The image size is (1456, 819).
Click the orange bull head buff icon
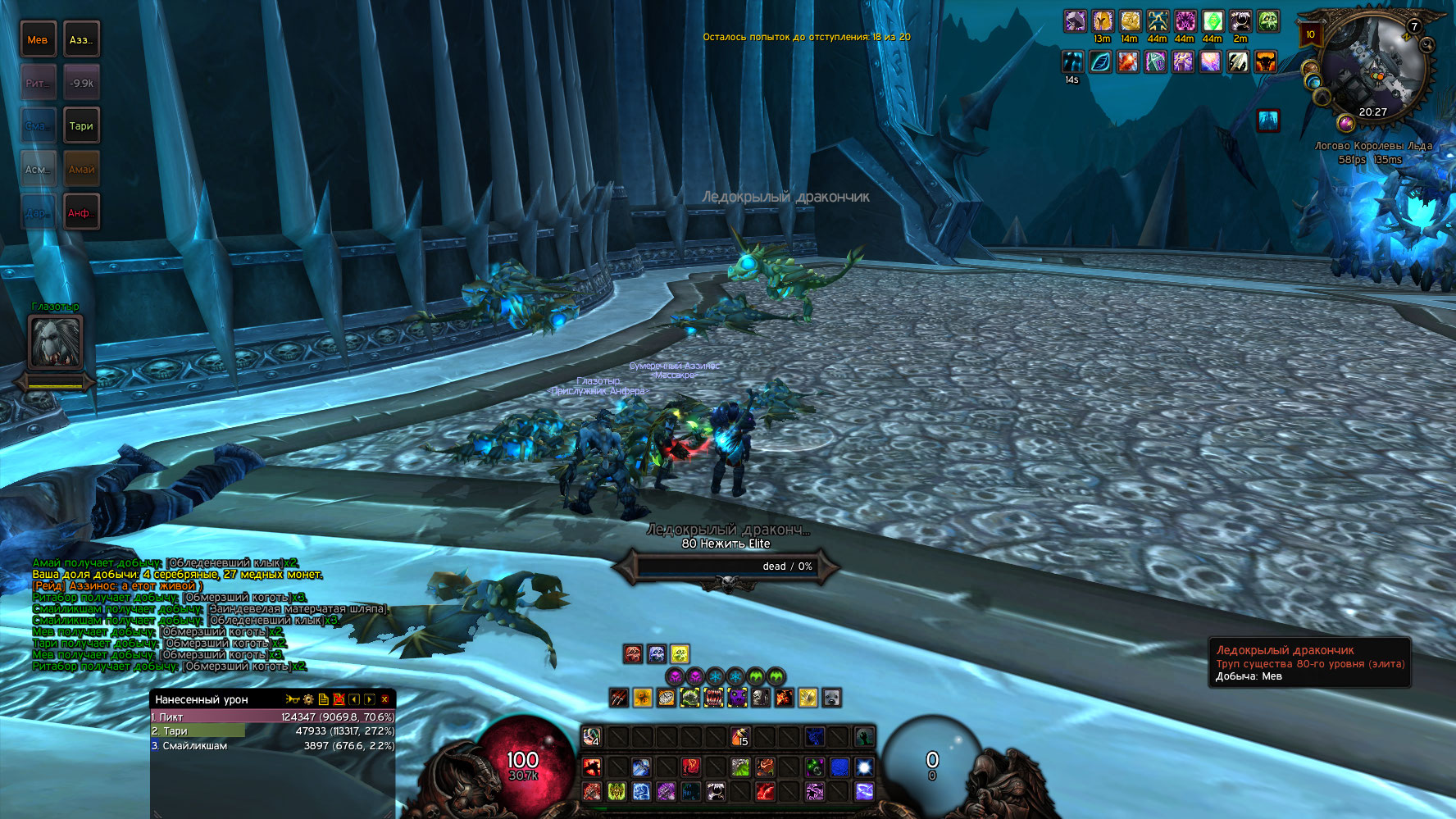click(1266, 61)
